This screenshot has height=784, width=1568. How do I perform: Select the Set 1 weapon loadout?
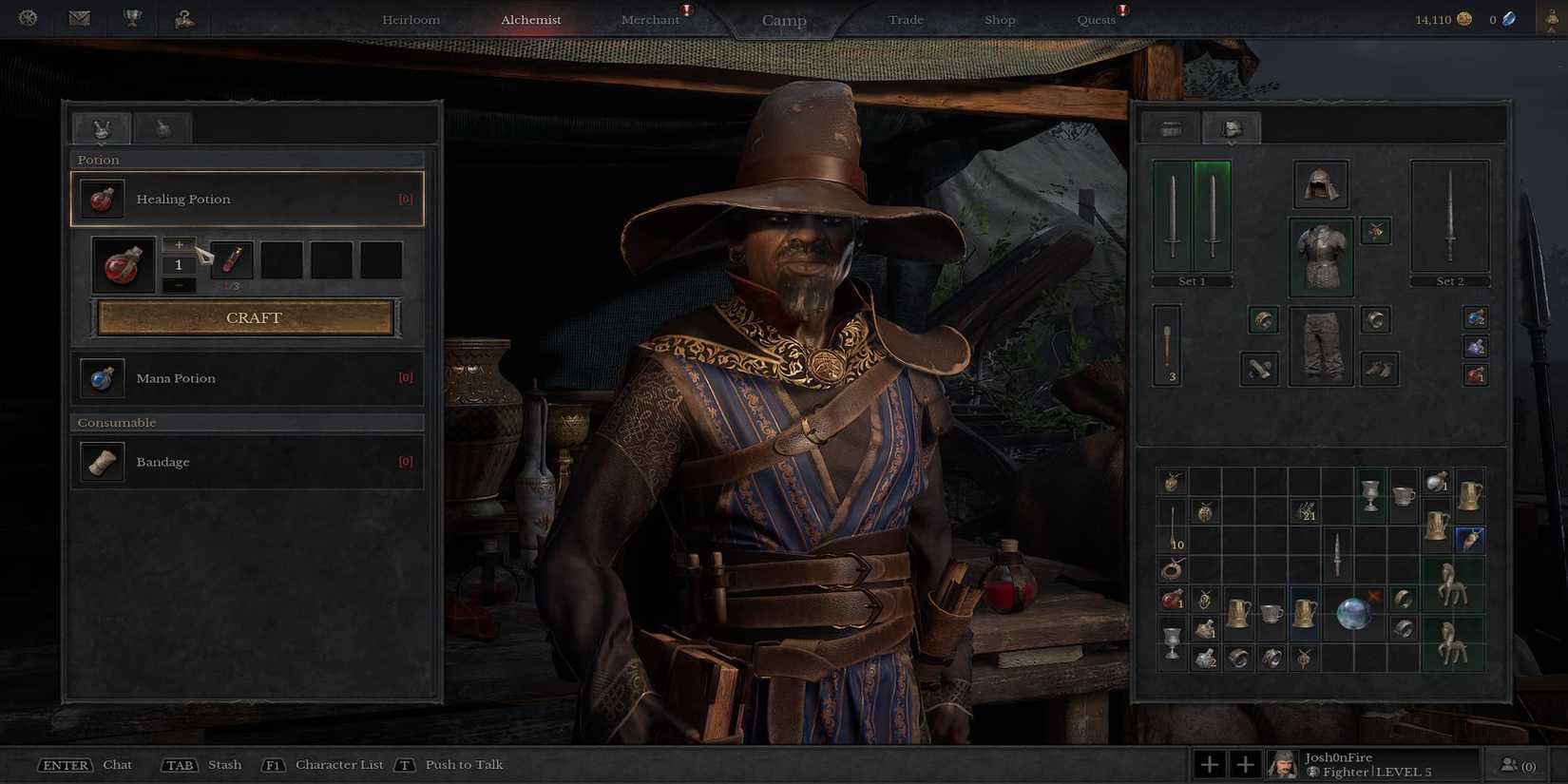pos(1191,280)
